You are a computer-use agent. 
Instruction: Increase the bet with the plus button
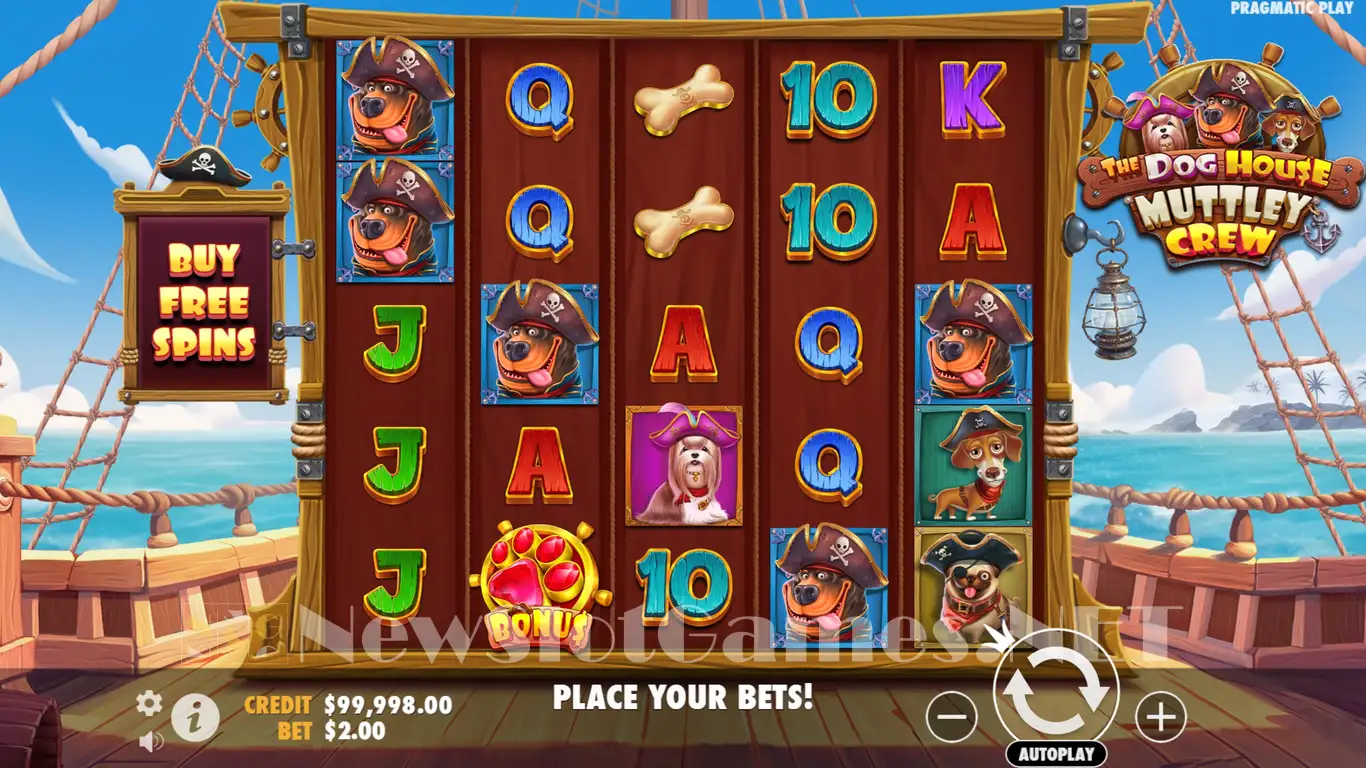1160,716
